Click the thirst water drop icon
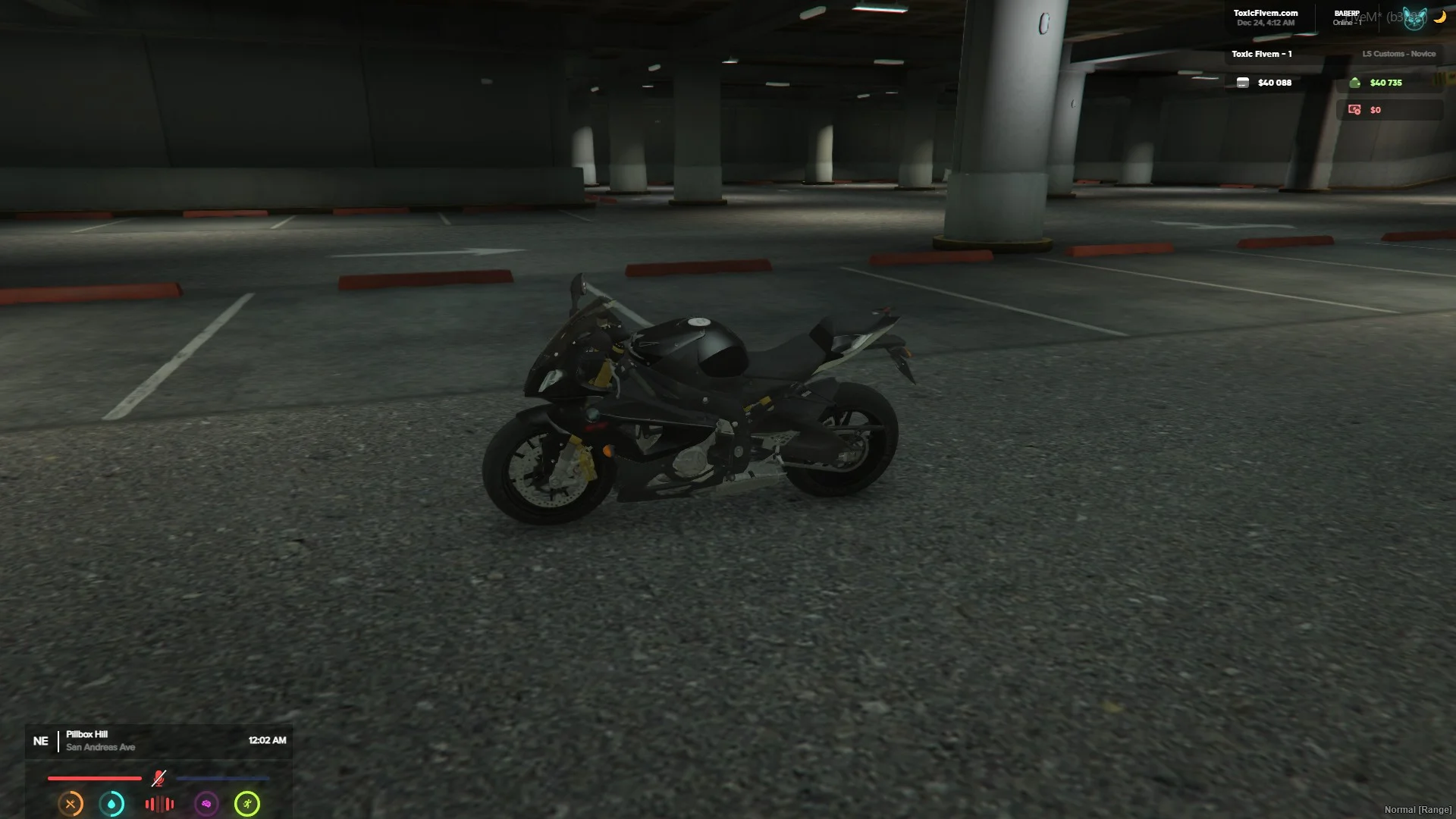Viewport: 1456px width, 819px height. [112, 804]
